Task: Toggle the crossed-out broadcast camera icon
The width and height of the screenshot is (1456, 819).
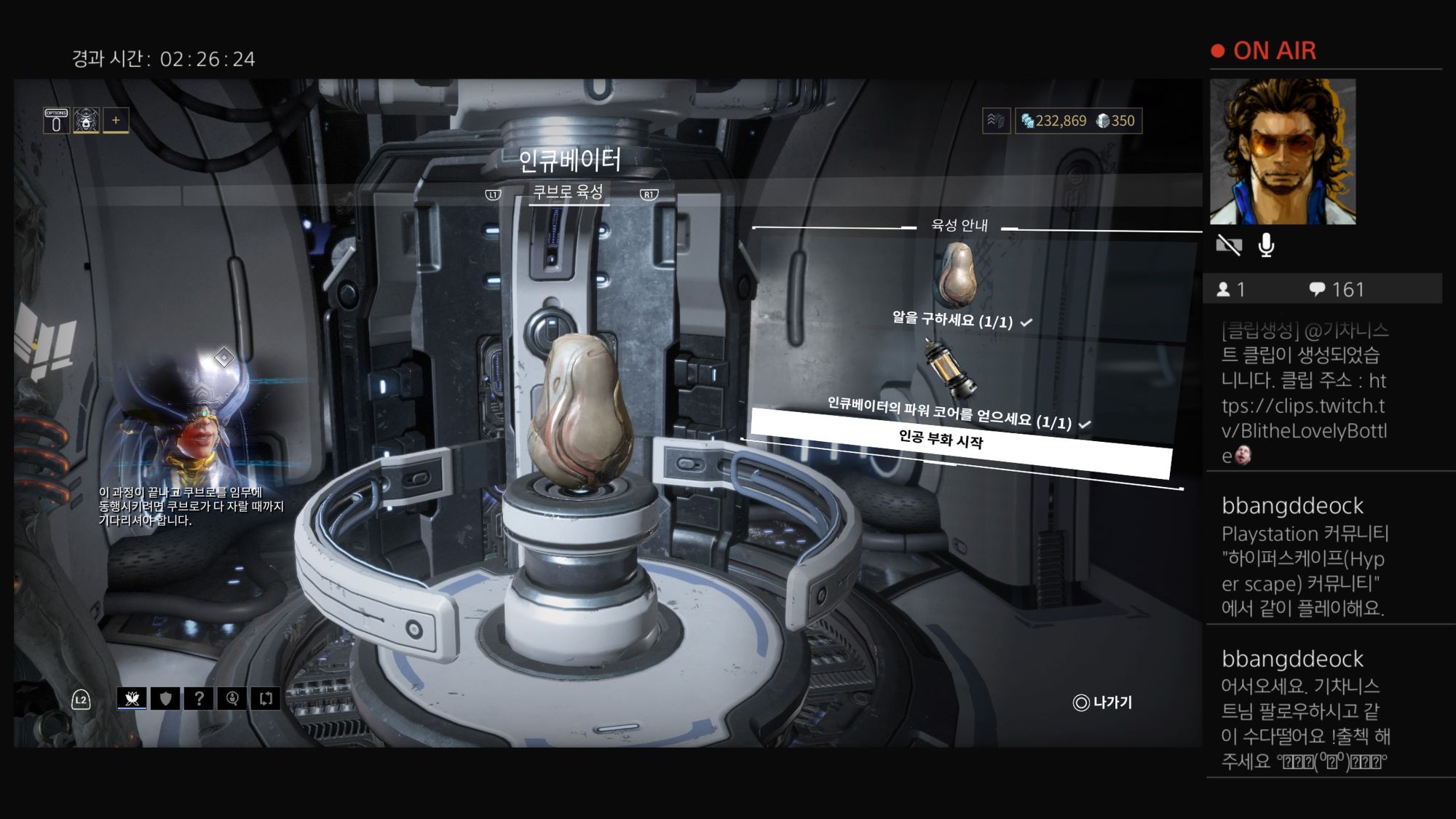Action: tap(1229, 245)
